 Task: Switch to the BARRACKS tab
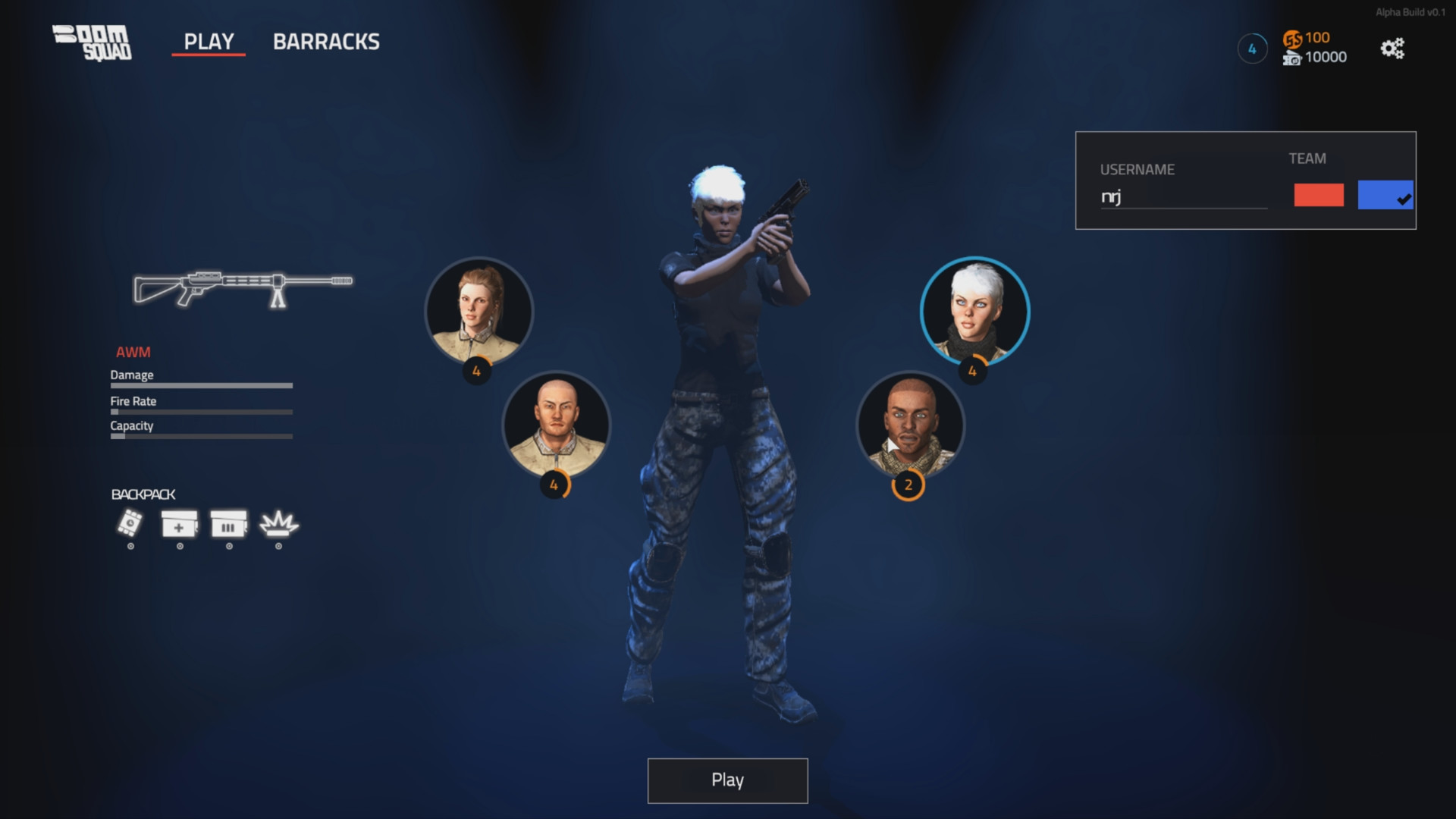(x=327, y=42)
